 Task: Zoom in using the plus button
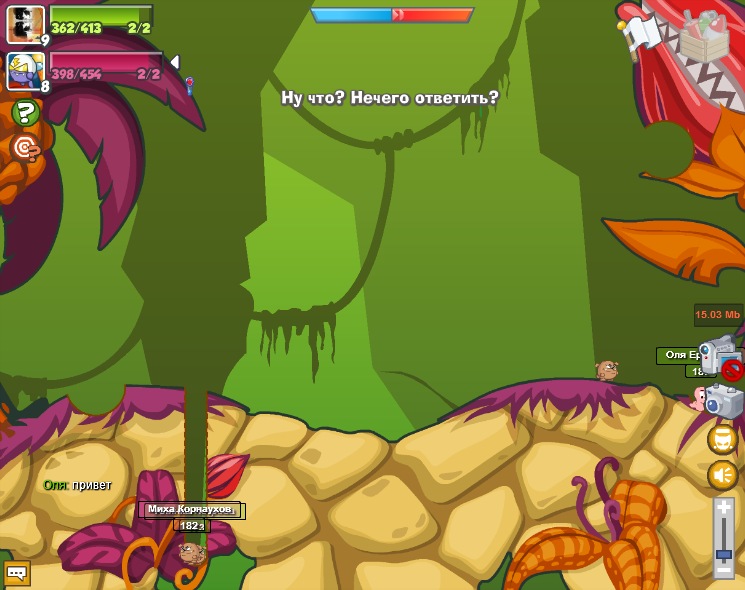pos(723,509)
